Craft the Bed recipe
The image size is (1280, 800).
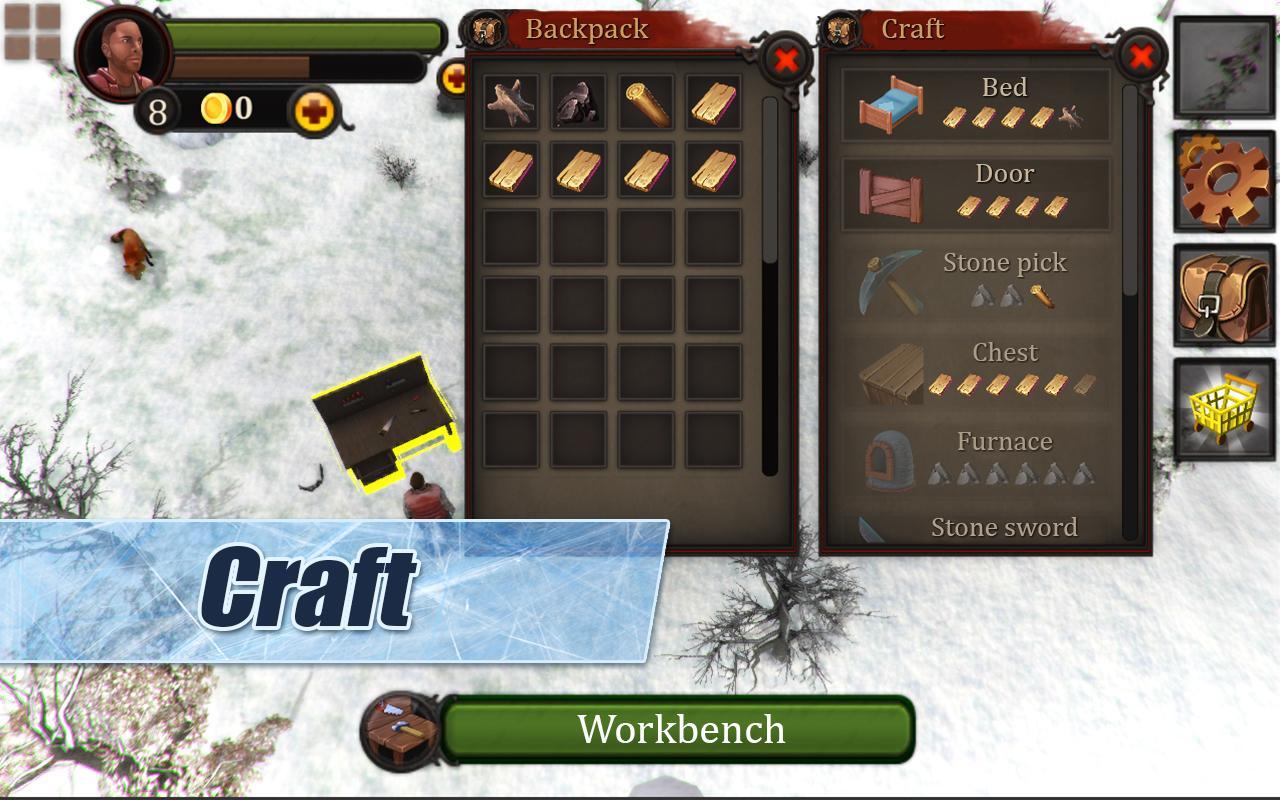(976, 104)
